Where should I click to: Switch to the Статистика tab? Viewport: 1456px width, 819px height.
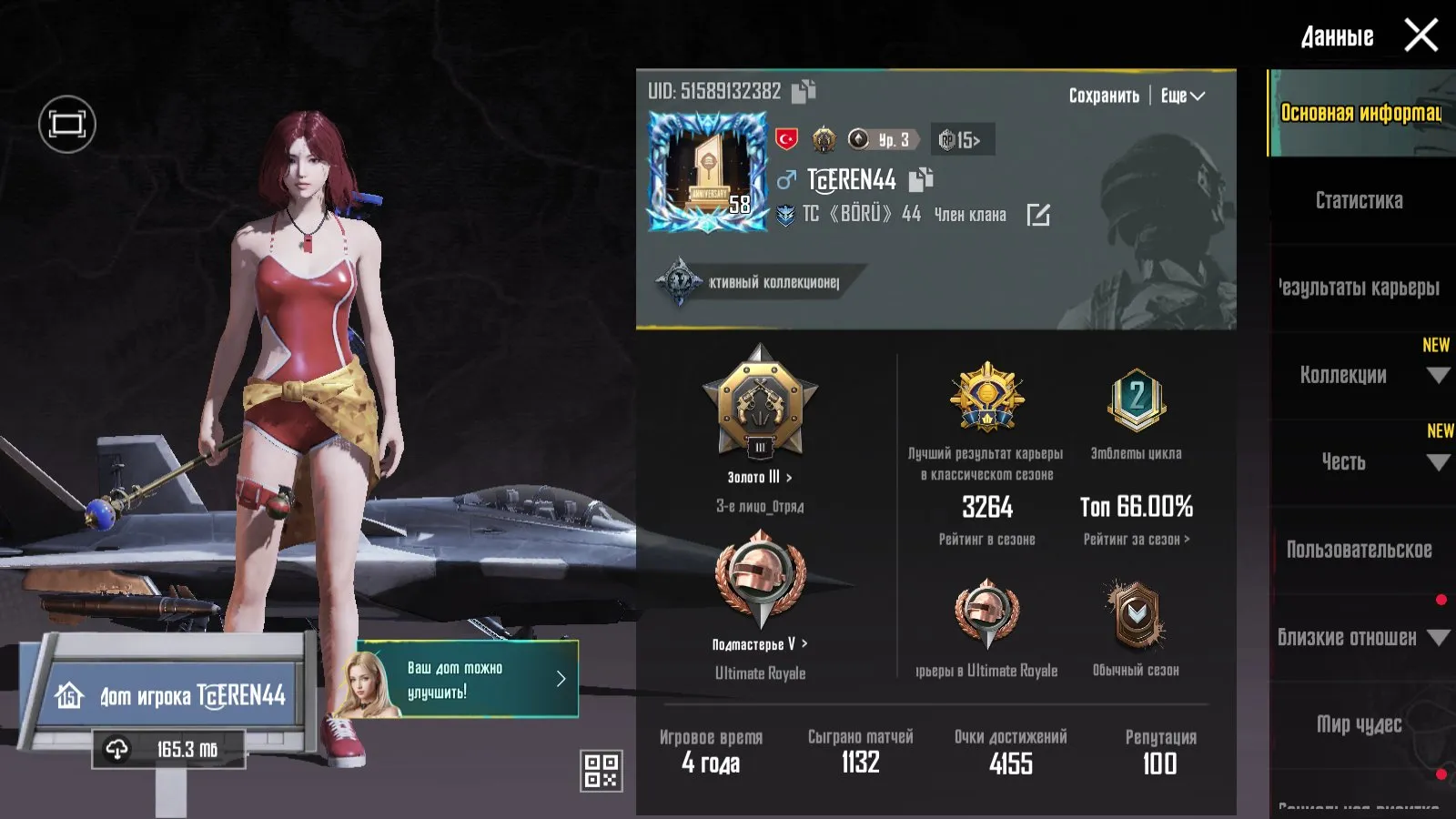[1358, 201]
